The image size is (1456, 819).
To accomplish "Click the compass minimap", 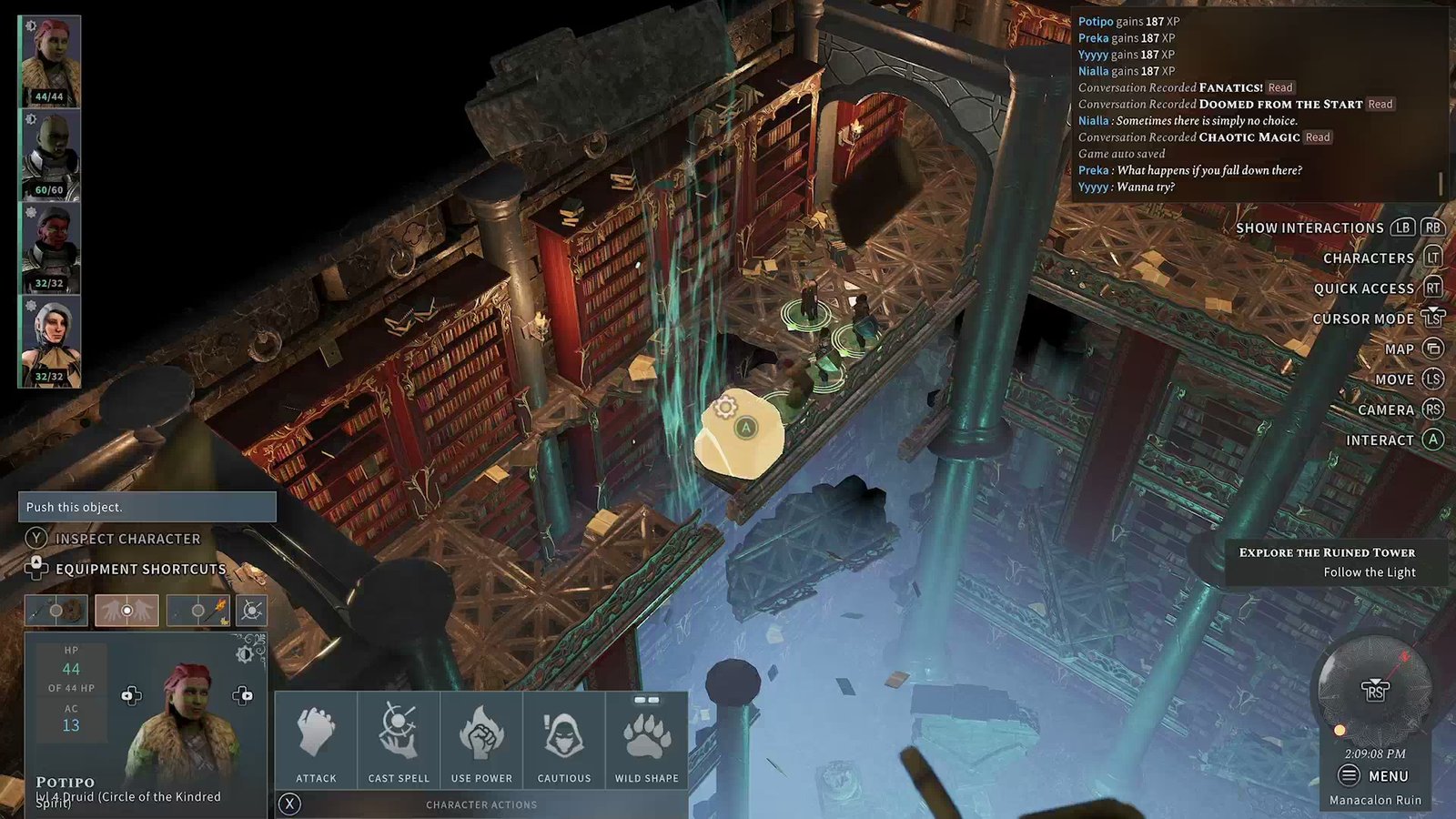I will tap(1374, 690).
